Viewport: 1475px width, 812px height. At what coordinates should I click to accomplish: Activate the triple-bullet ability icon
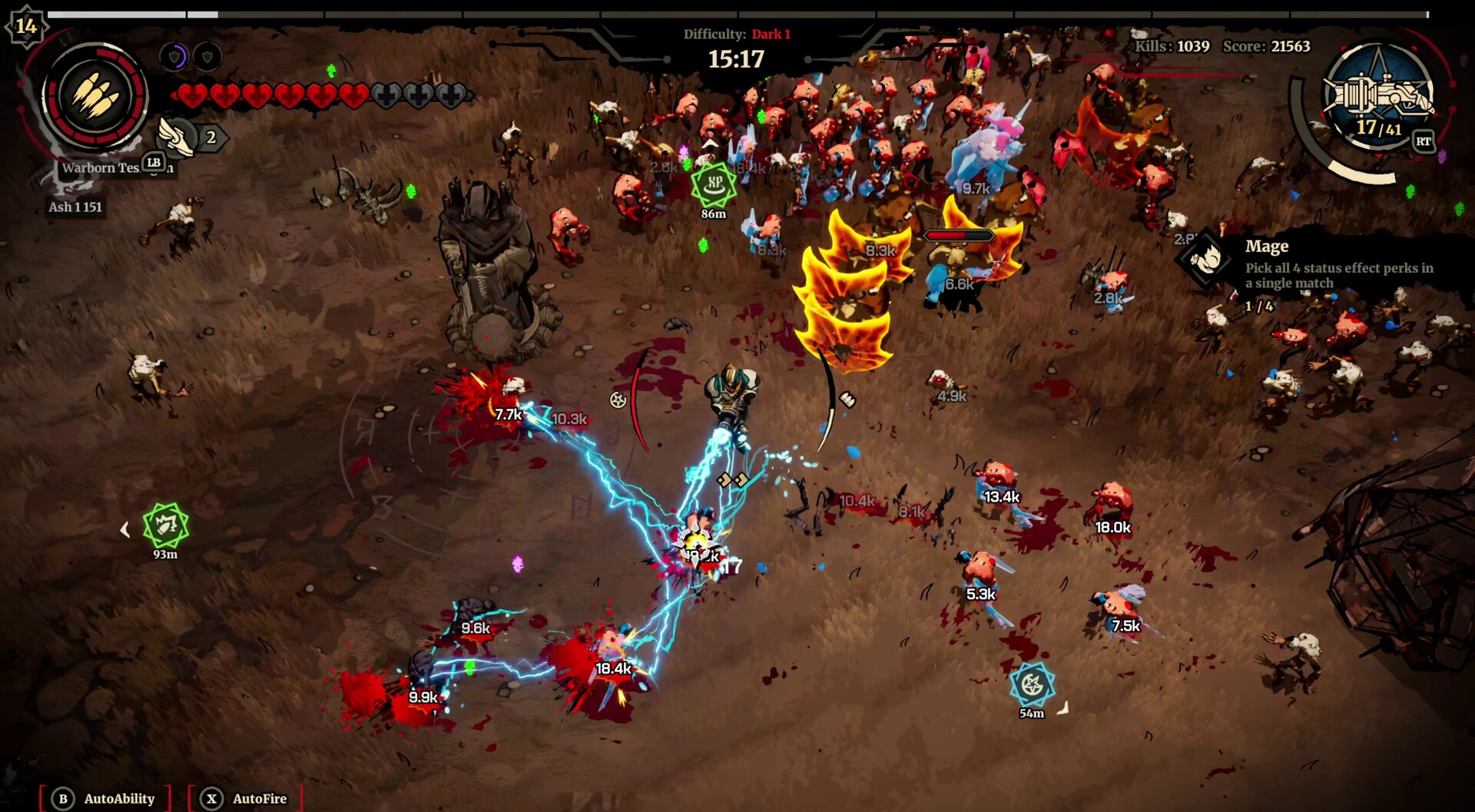94,98
